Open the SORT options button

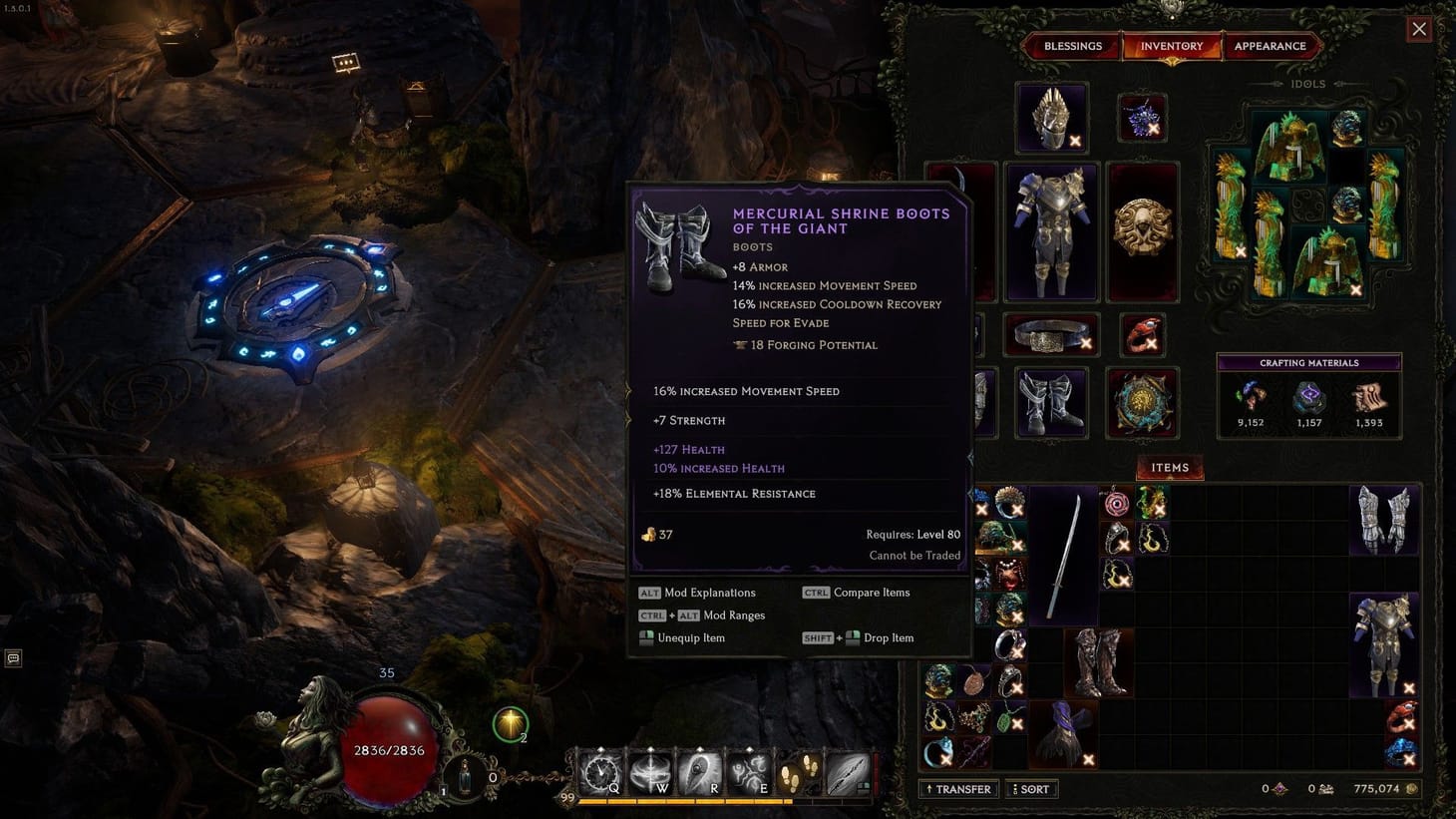(1032, 788)
